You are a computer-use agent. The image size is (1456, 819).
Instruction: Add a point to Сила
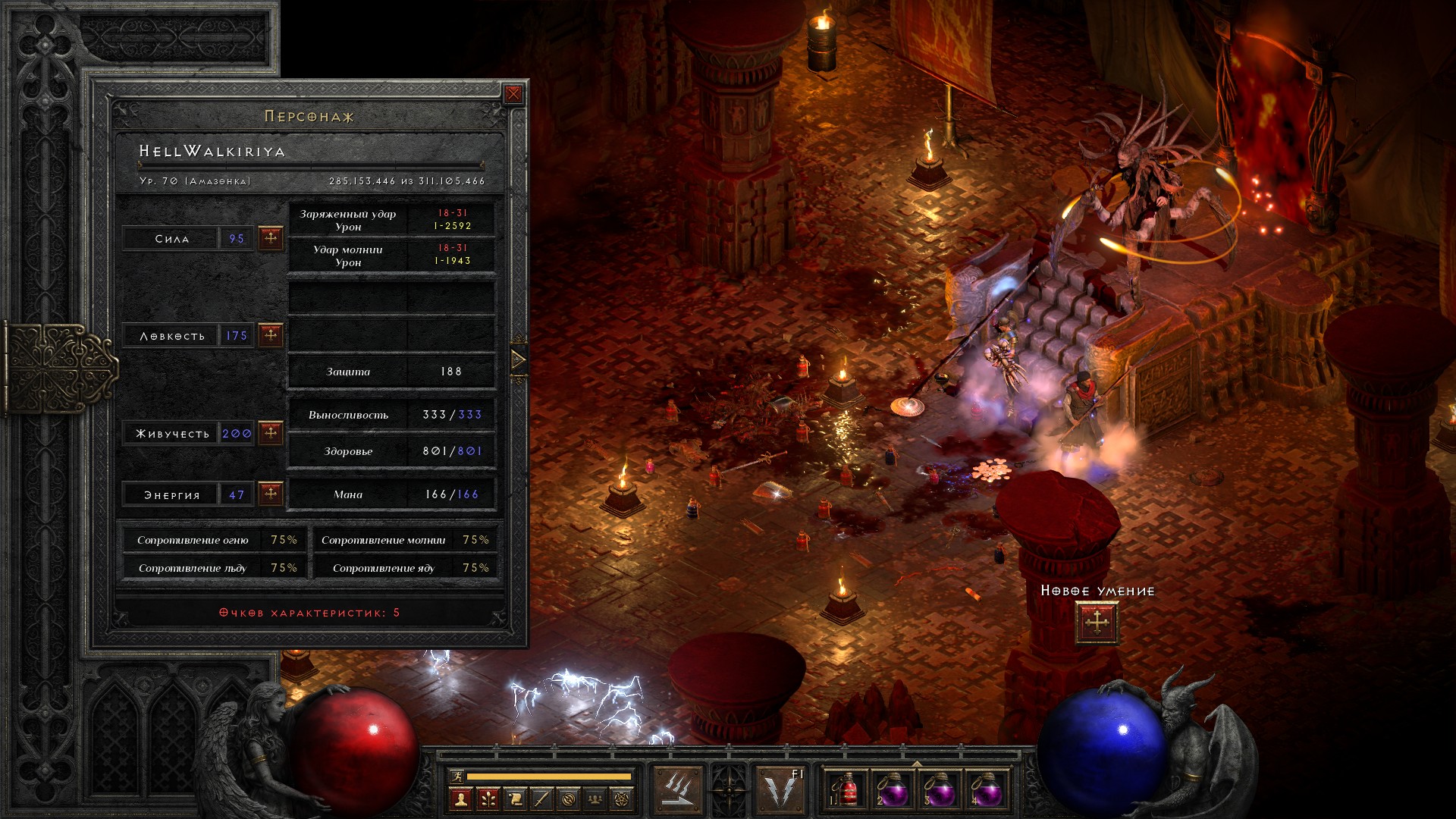(x=271, y=238)
